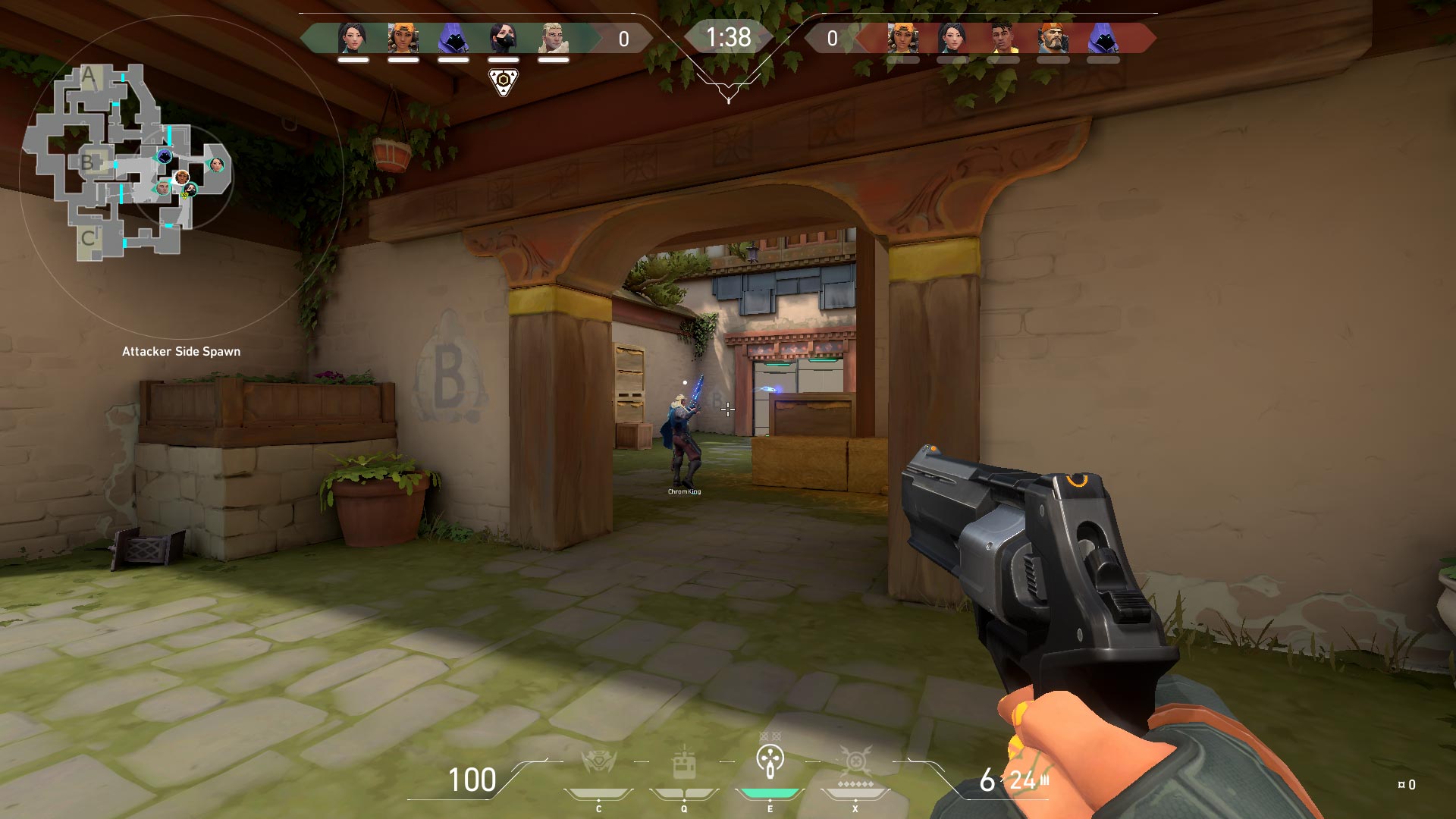The image size is (1456, 819).
Task: Choose the Paint Shells grenade ability
Action: pos(770,760)
